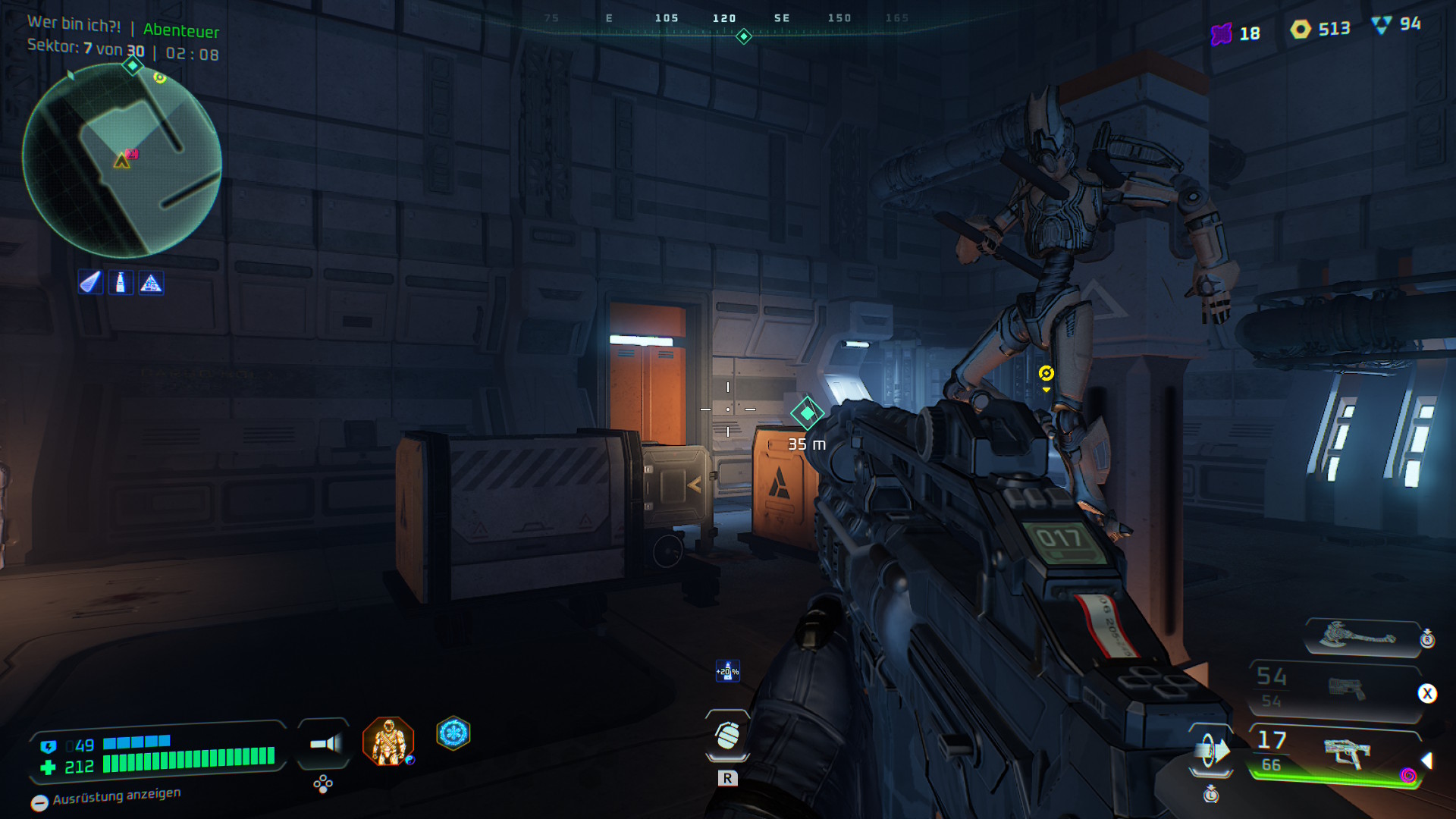
Task: Click the yellow target marker on the minimap edge
Action: point(160,77)
